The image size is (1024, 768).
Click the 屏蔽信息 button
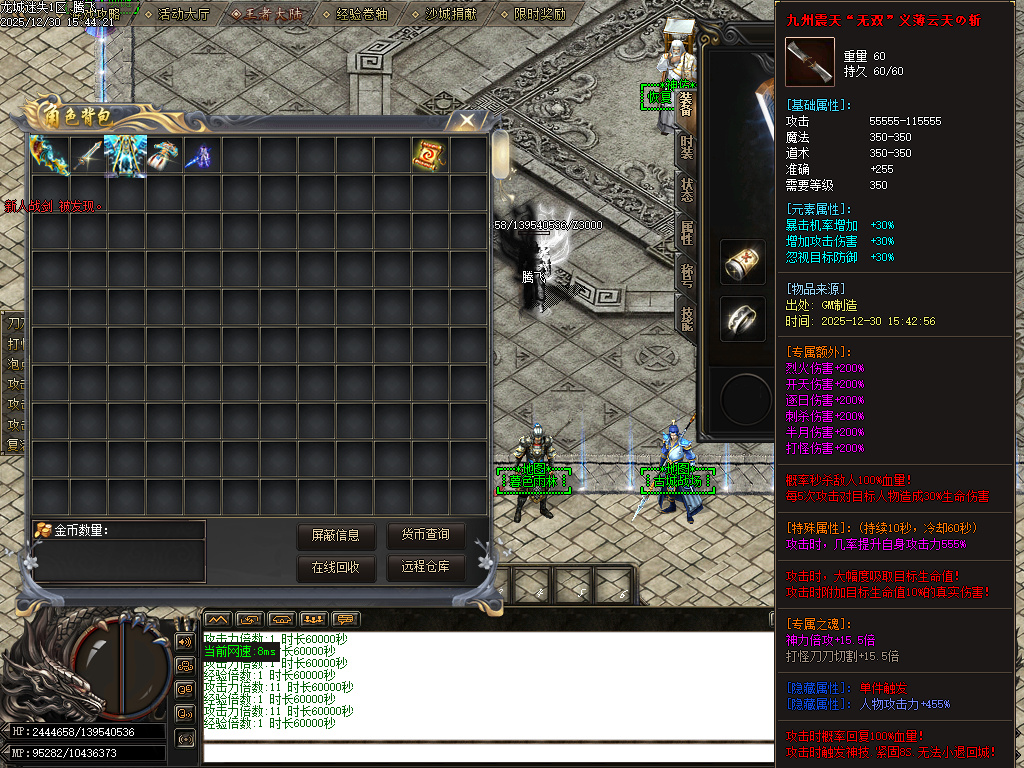pyautogui.click(x=335, y=536)
